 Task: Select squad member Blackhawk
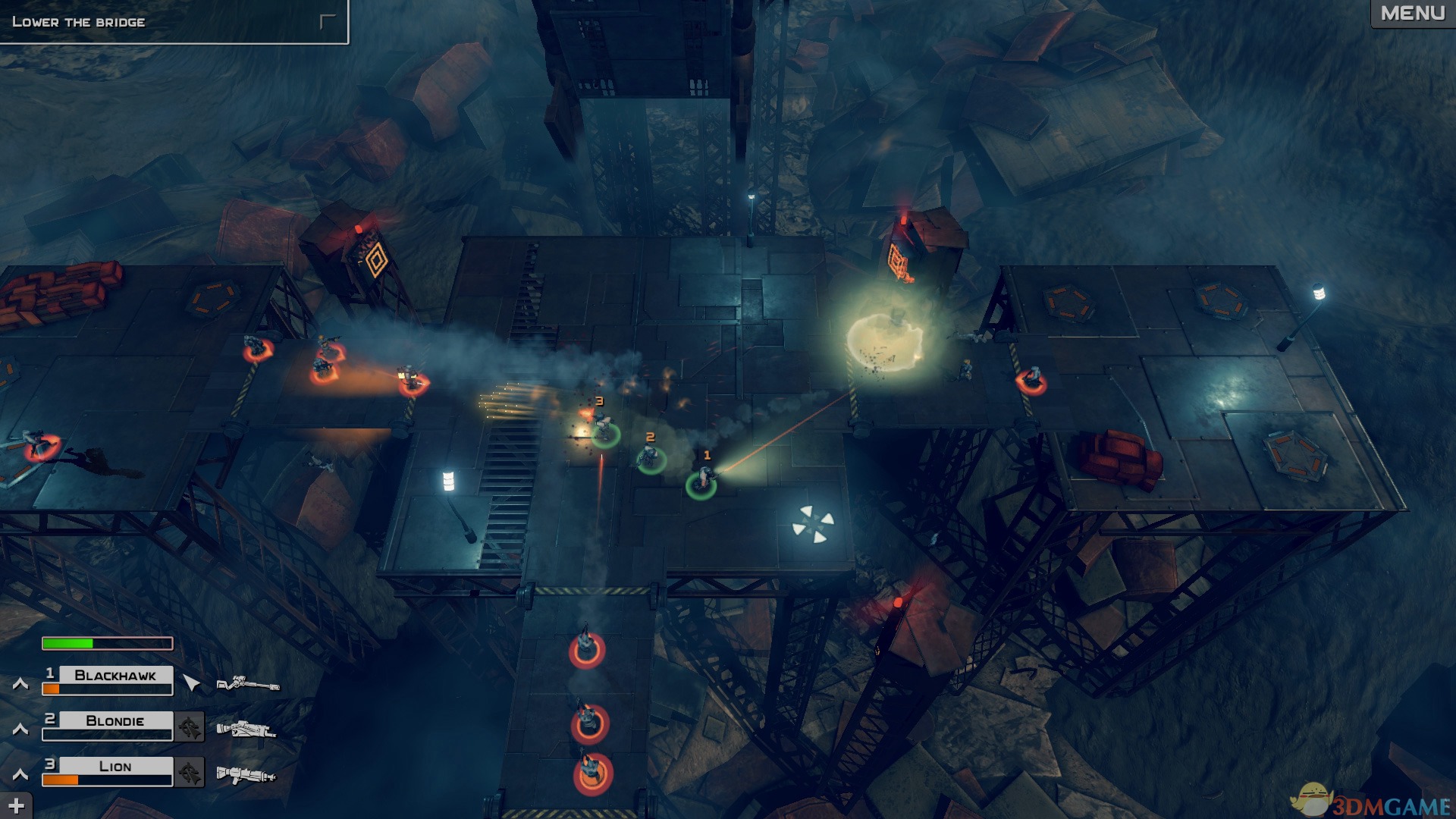pos(115,675)
